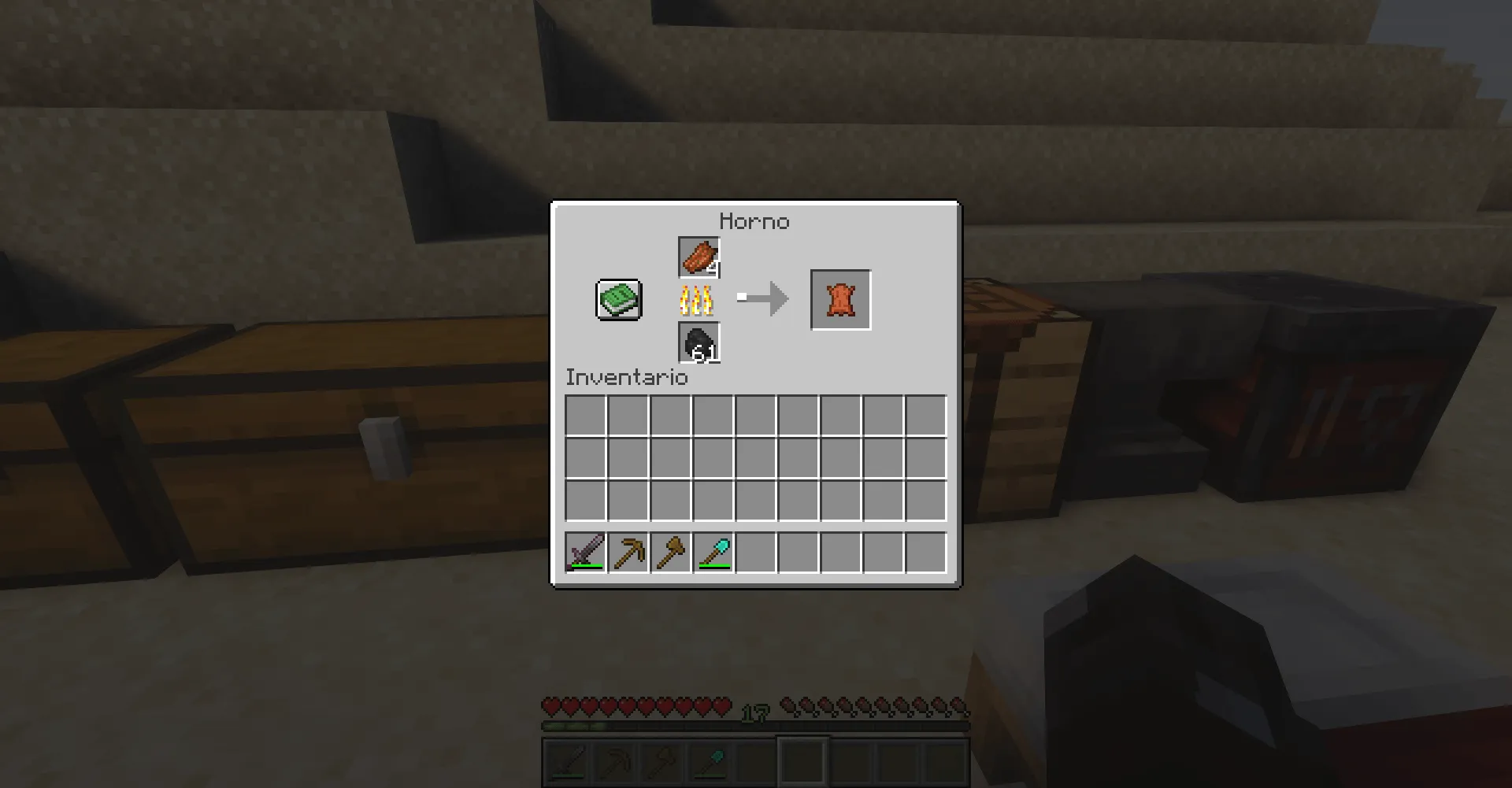Select the wooden axe in the hotbar
The image size is (1512, 788).
point(672,553)
